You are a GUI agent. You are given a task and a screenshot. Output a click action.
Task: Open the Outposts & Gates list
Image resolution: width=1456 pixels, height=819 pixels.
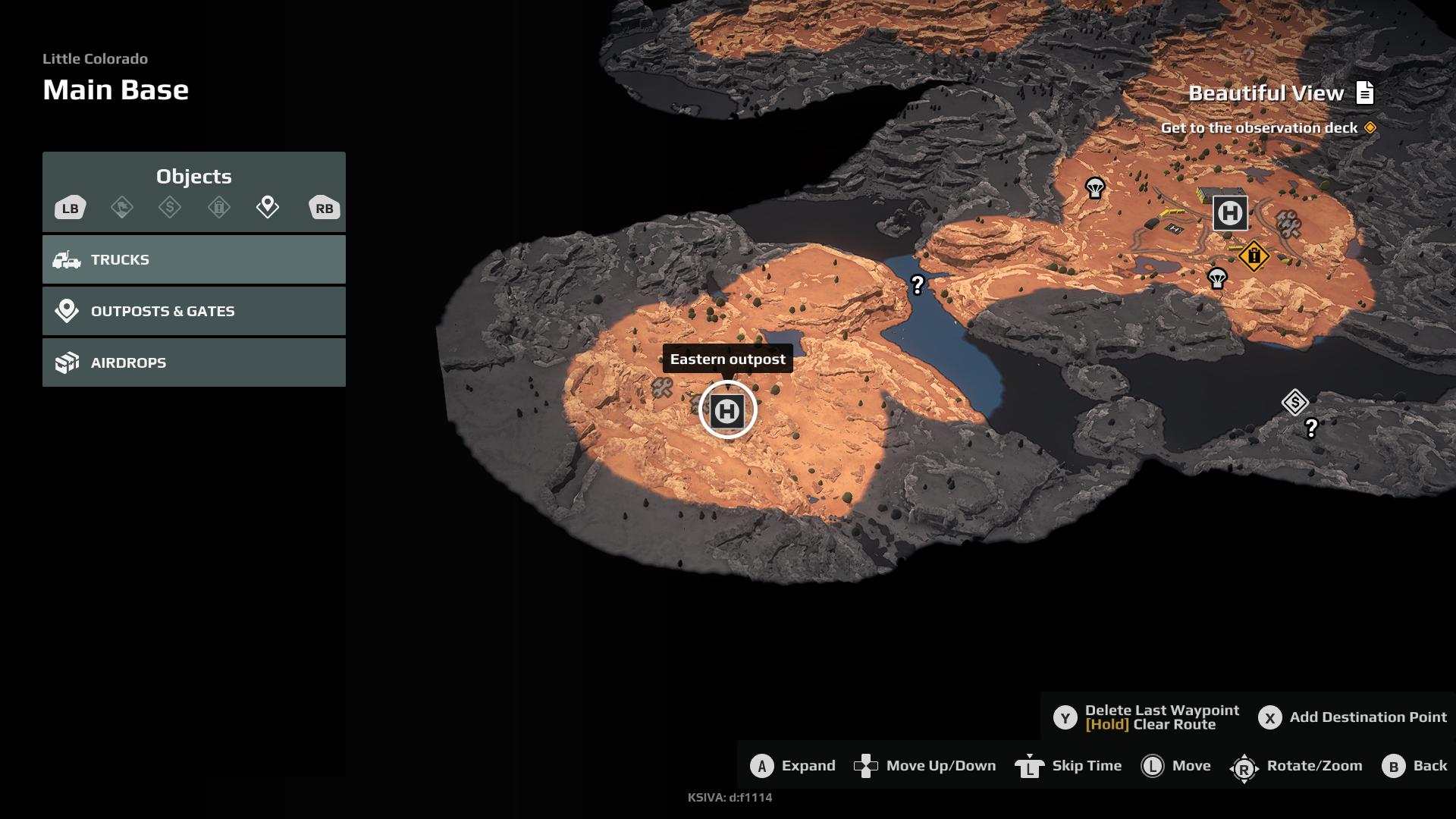(x=193, y=311)
